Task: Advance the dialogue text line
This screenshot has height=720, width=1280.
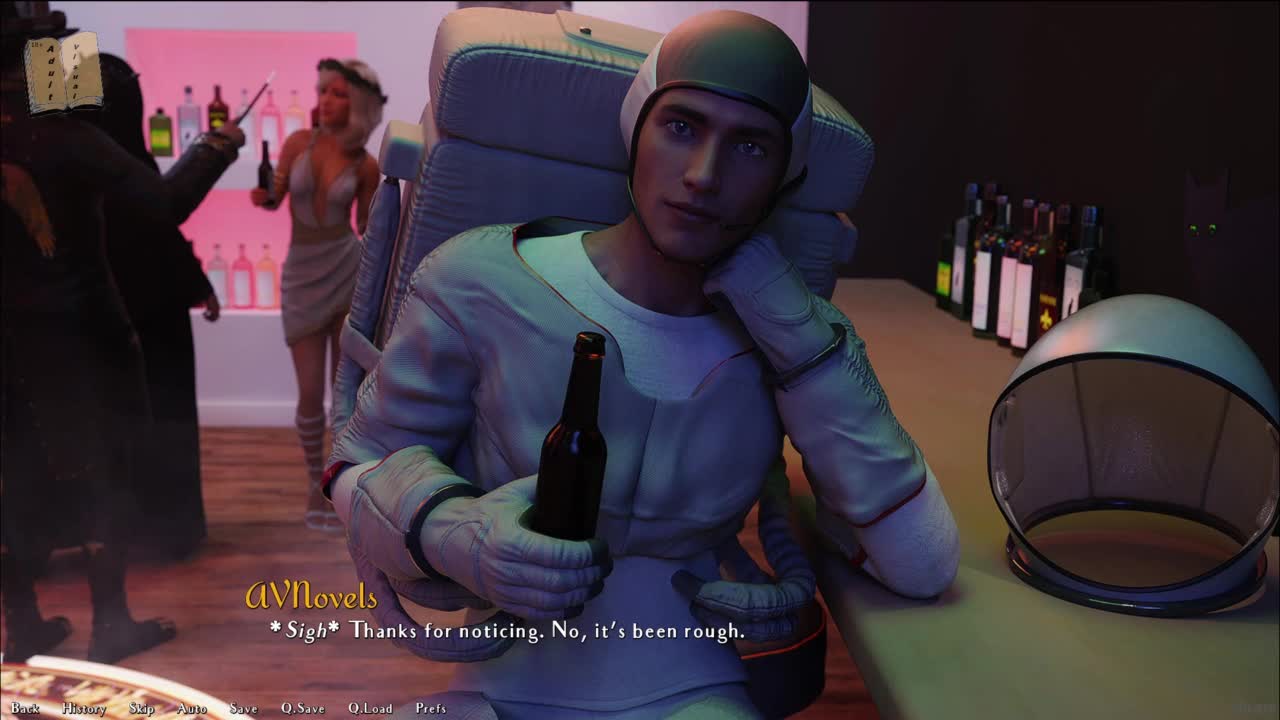Action: tap(507, 631)
